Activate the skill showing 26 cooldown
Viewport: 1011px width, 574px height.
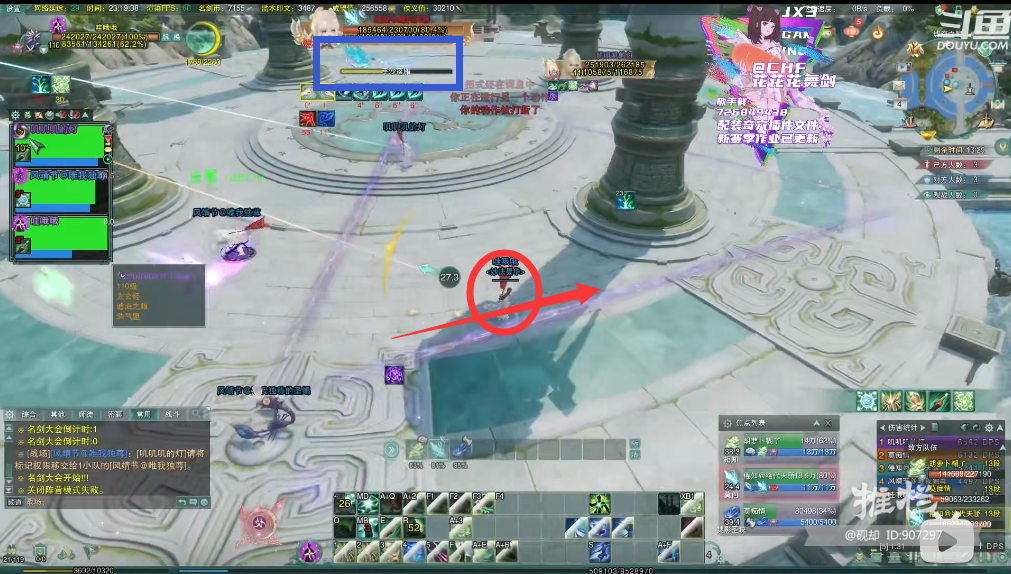pyautogui.click(x=344, y=503)
